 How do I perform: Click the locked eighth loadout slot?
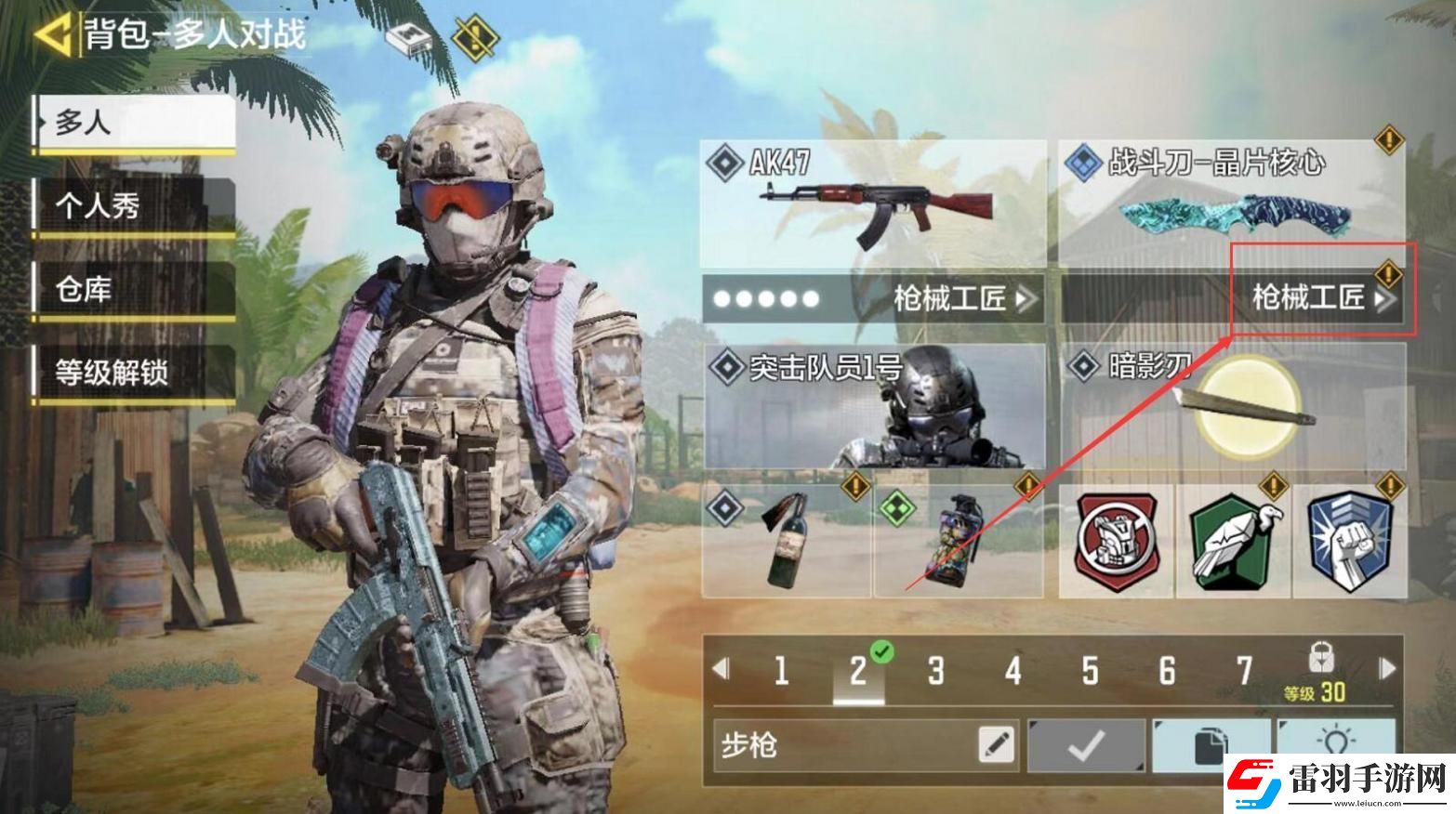point(1323,655)
